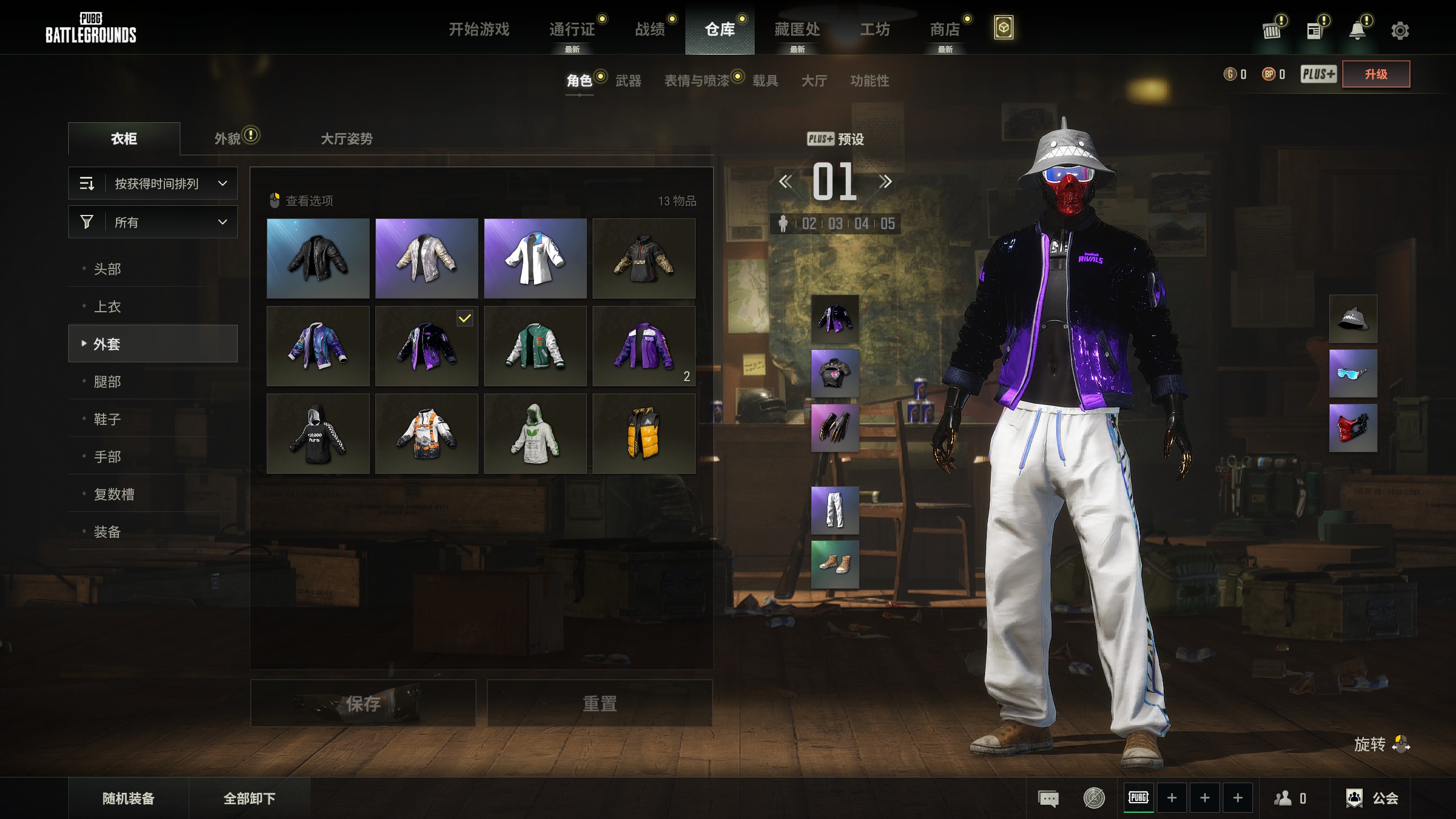Open the 所有 filter dropdown

click(153, 222)
